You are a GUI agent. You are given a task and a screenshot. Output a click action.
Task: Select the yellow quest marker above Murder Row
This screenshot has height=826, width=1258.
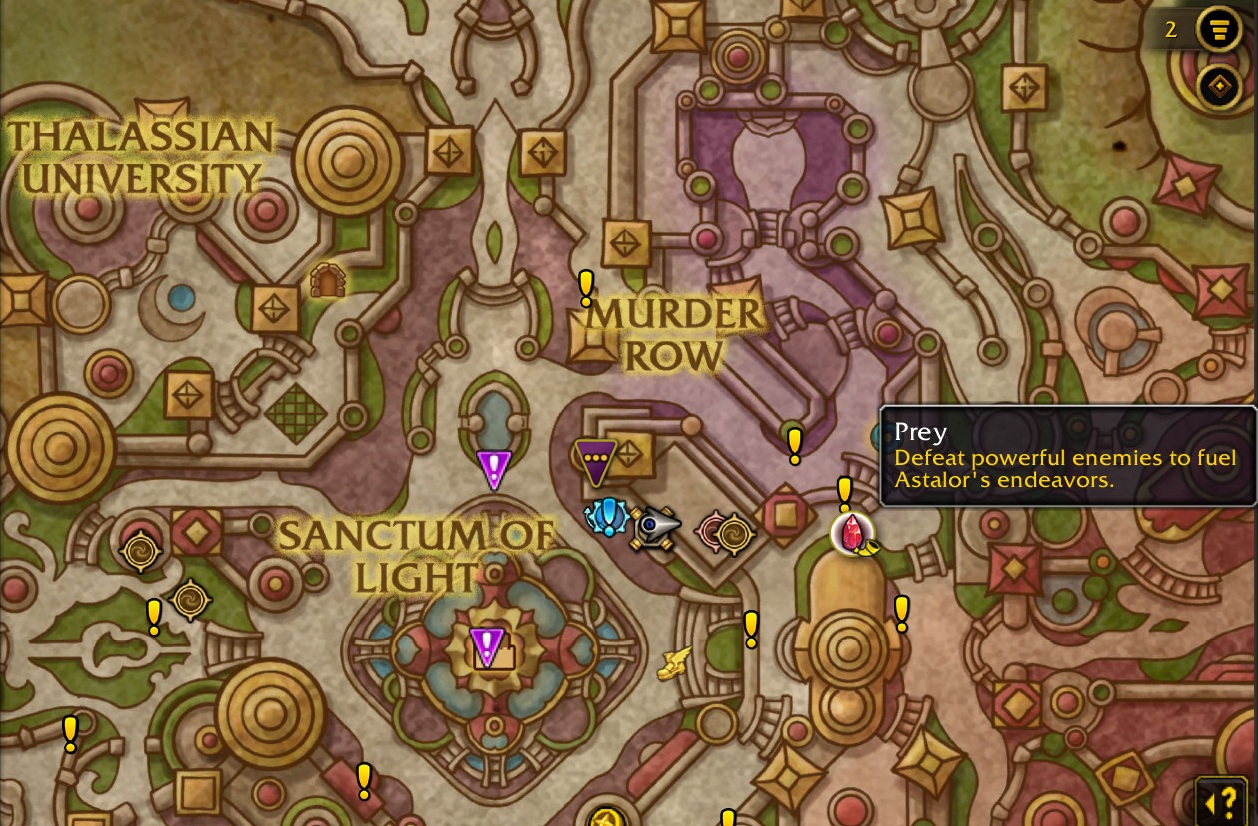coord(586,288)
